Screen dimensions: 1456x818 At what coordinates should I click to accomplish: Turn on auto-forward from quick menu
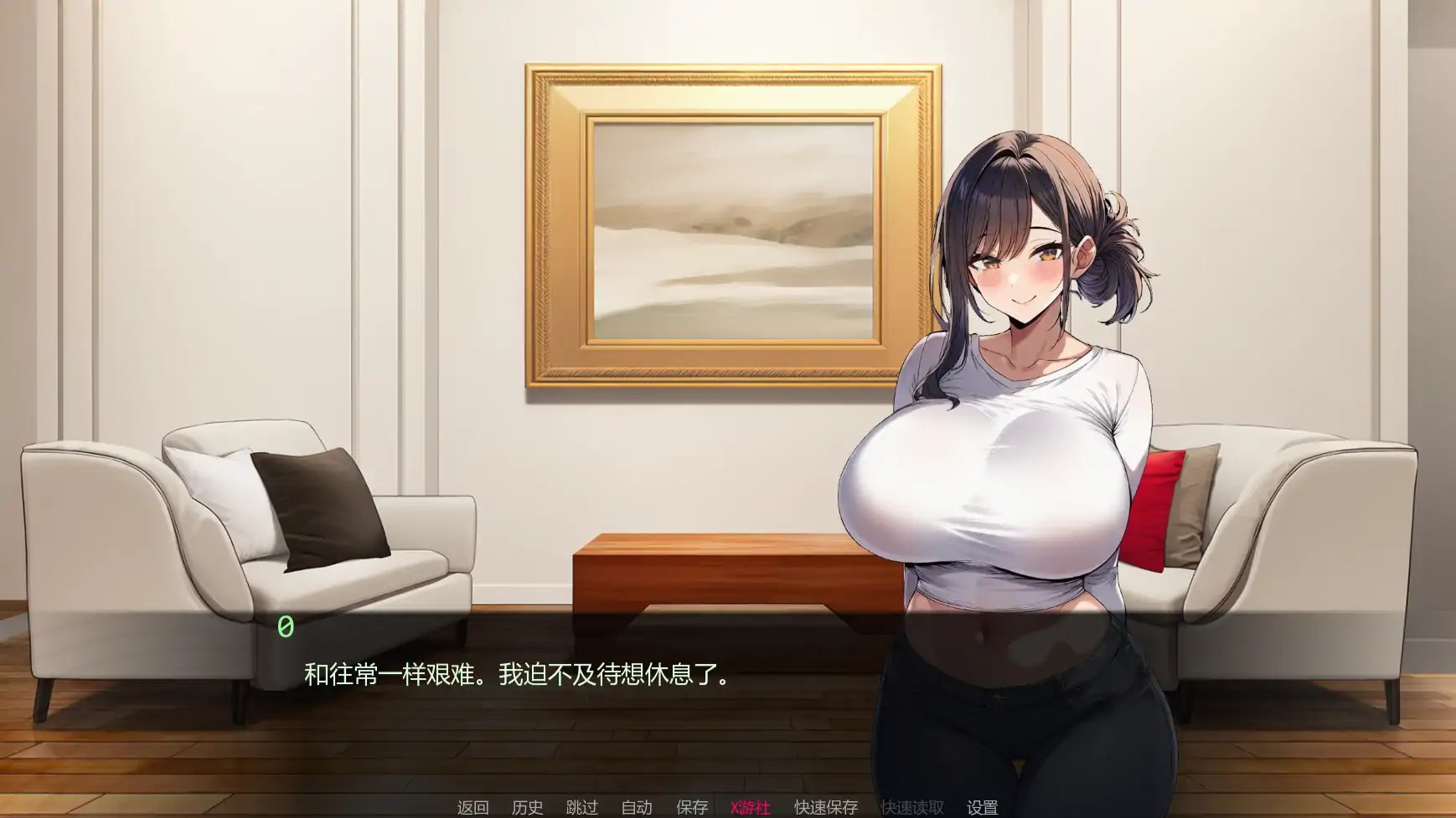(637, 809)
